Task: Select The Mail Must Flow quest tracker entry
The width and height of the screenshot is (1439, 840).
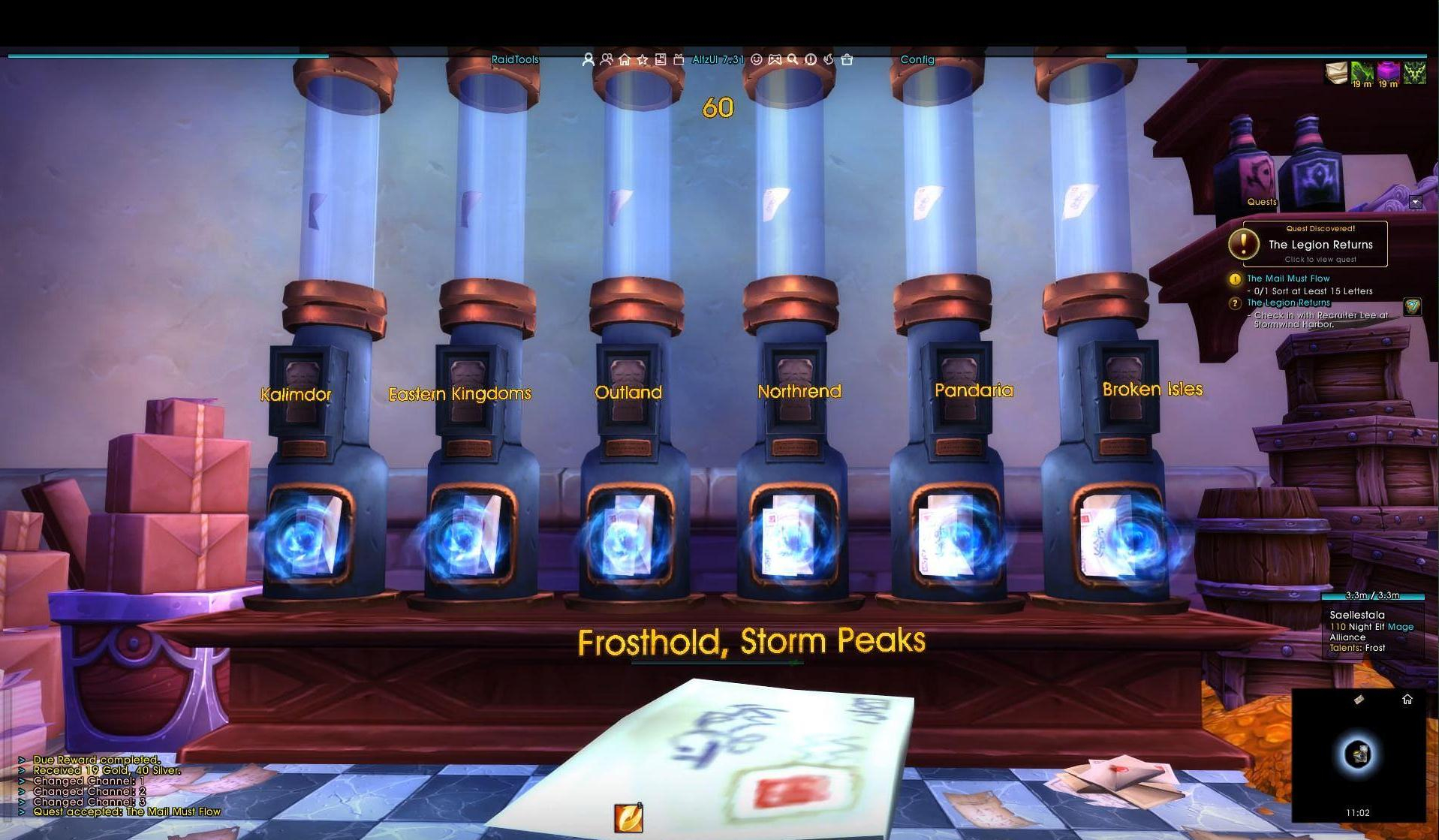Action: 1288,278
